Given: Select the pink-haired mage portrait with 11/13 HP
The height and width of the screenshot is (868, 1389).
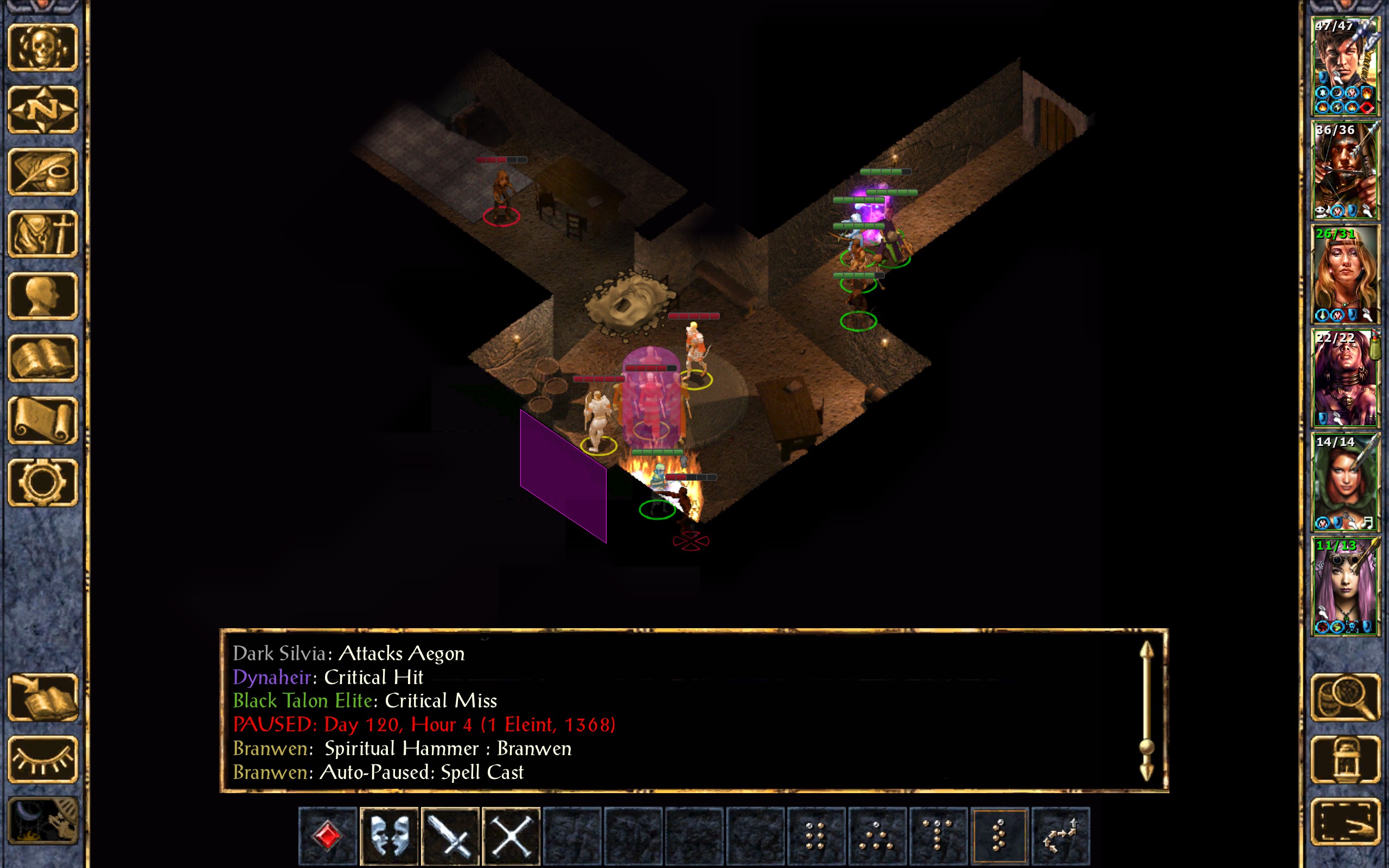Looking at the screenshot, I should [x=1345, y=585].
